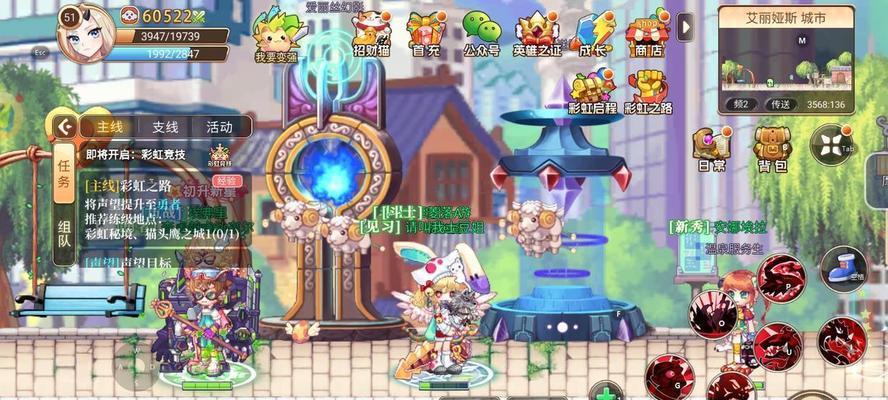The width and height of the screenshot is (888, 400).
Task: Open the player avatar portrait
Action: point(84,31)
